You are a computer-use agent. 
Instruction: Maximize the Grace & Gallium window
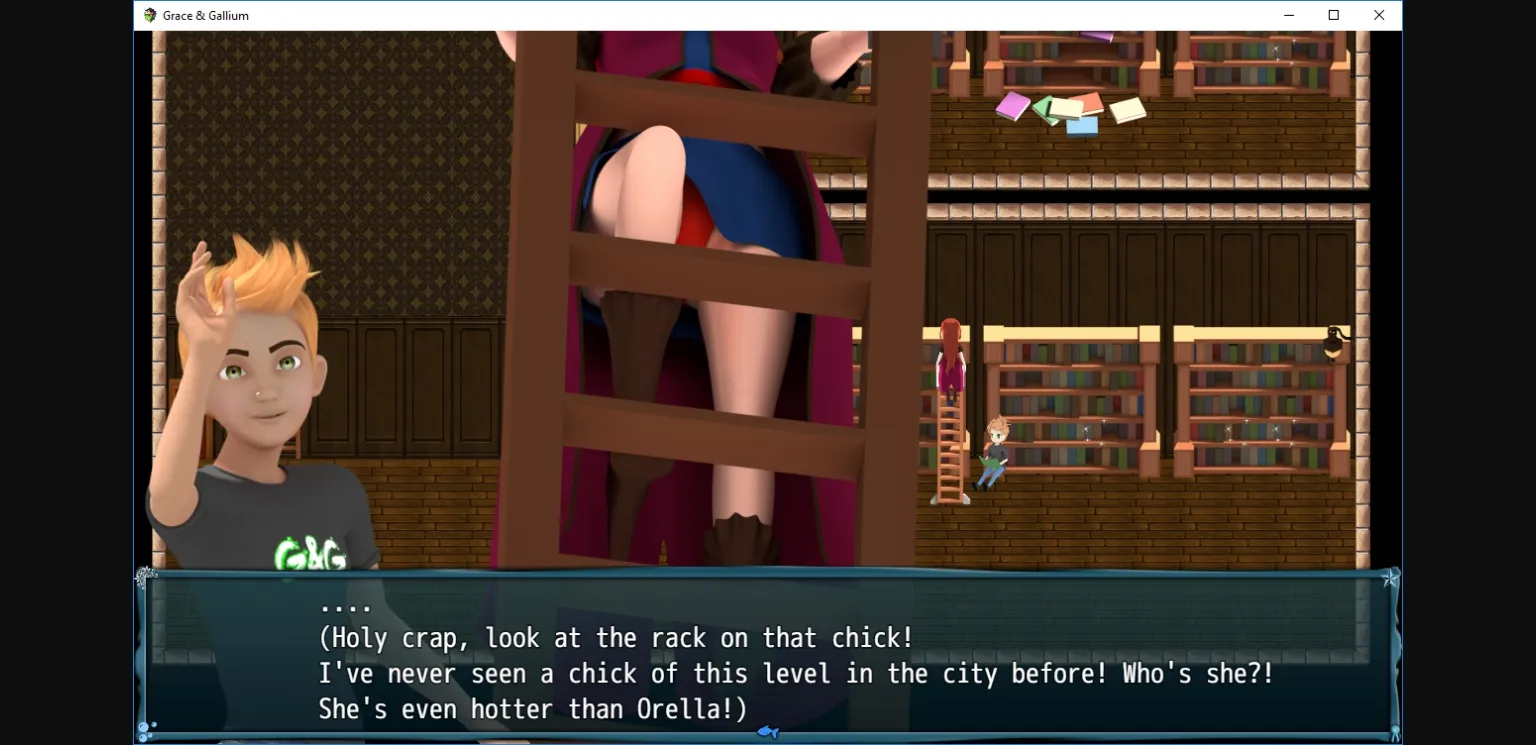point(1333,15)
